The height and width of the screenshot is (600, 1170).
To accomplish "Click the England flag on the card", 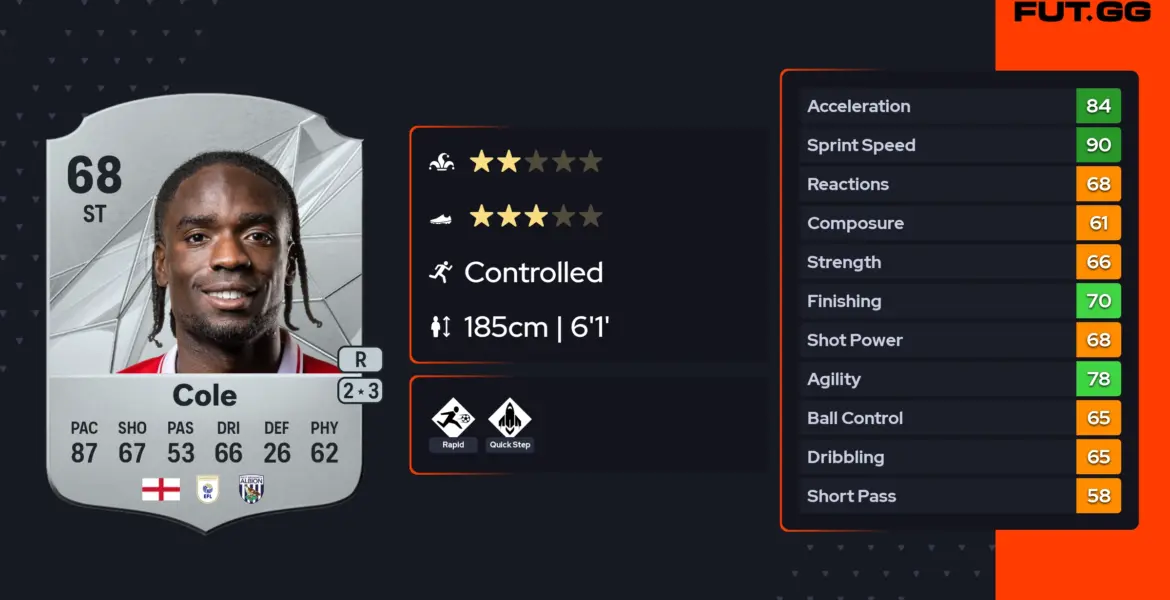I will [x=161, y=489].
